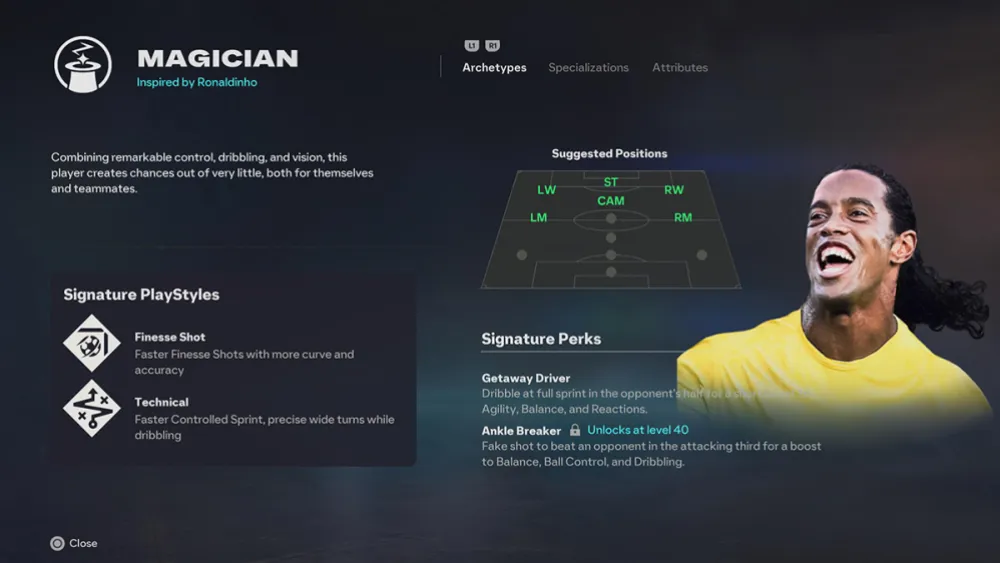Screen dimensions: 1000x563
Task: Show the Attributes tab
Action: click(680, 68)
